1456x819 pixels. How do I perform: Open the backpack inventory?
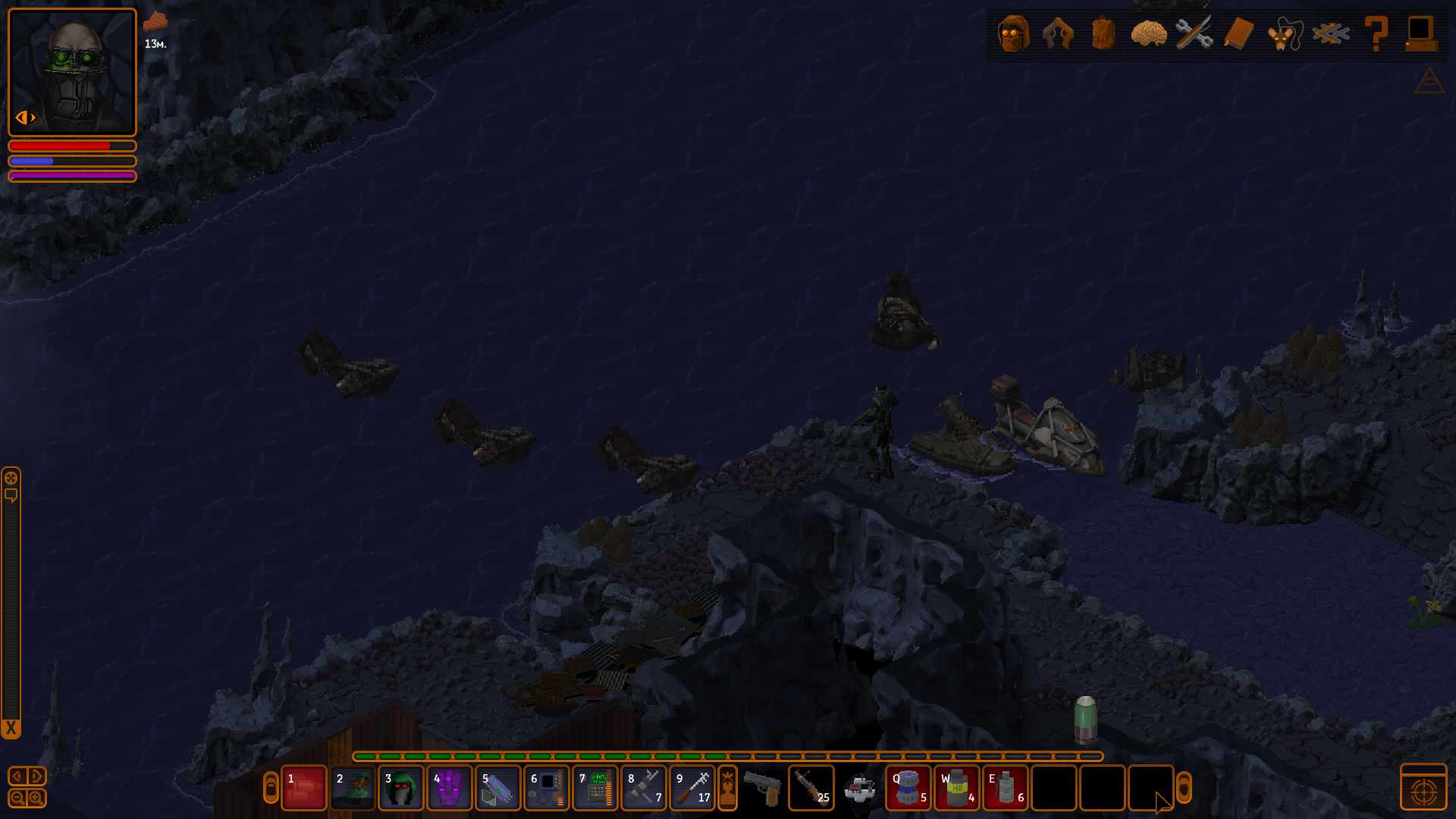[1103, 33]
